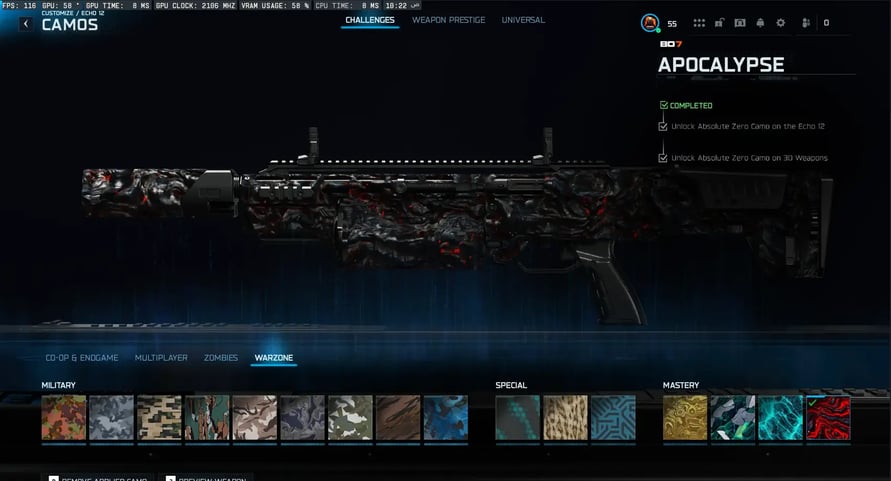Choose the gold mastery camo

(684, 417)
